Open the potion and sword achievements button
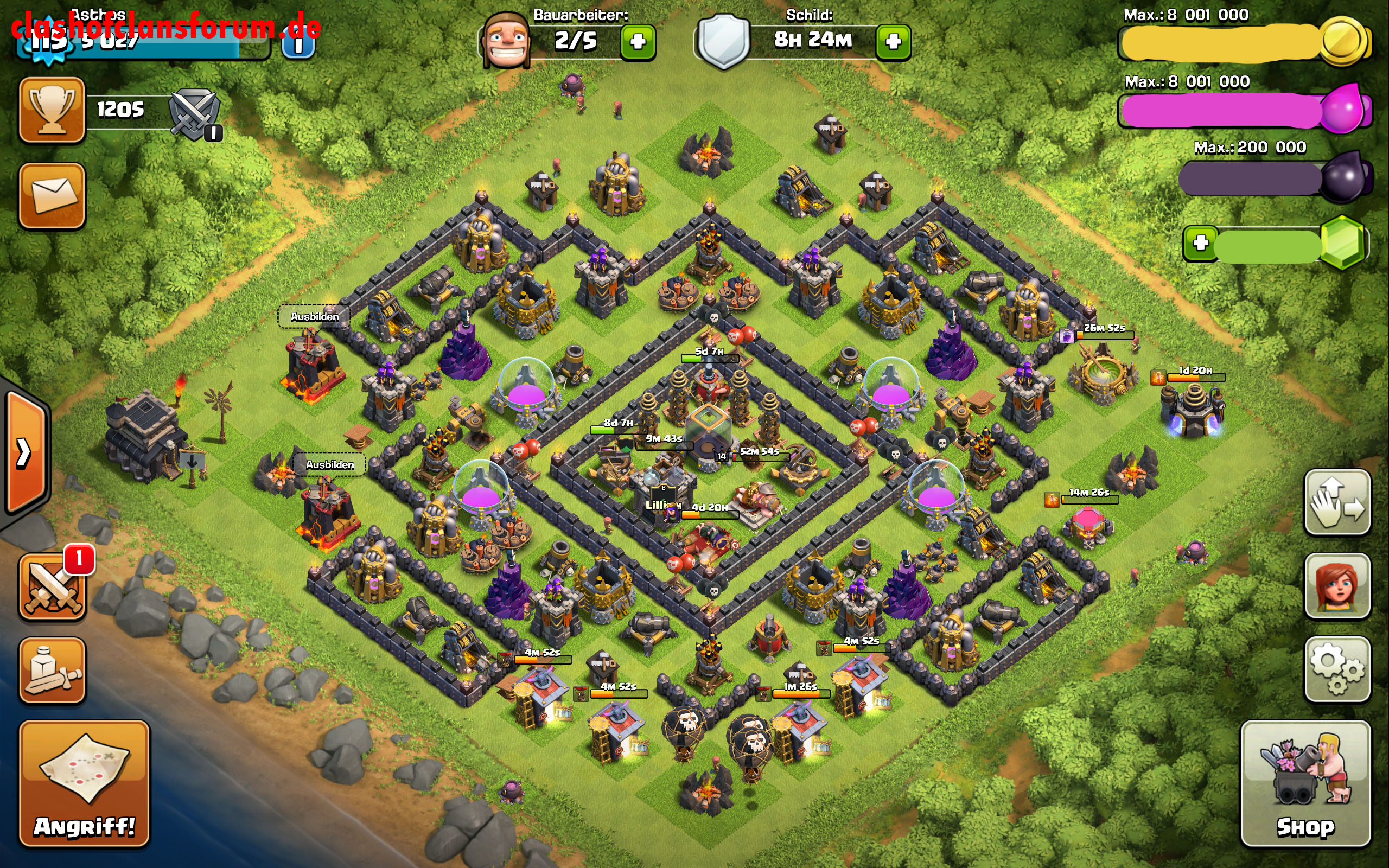The image size is (1389, 868). point(52,670)
